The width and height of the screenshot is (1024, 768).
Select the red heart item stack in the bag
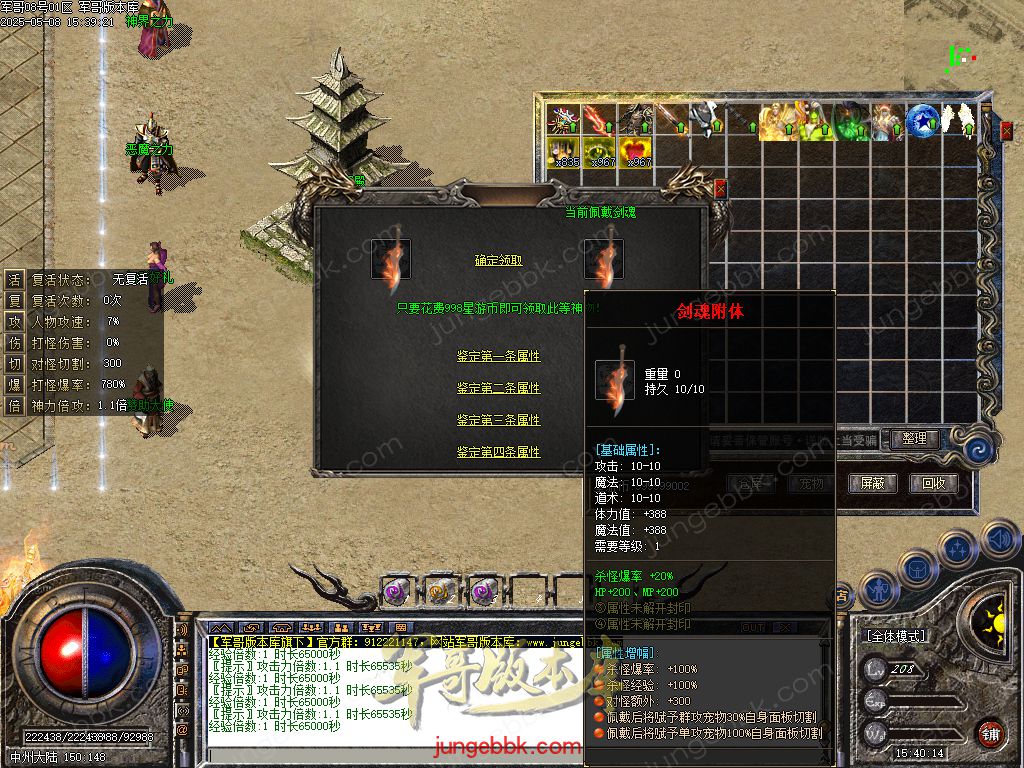pyautogui.click(x=636, y=151)
